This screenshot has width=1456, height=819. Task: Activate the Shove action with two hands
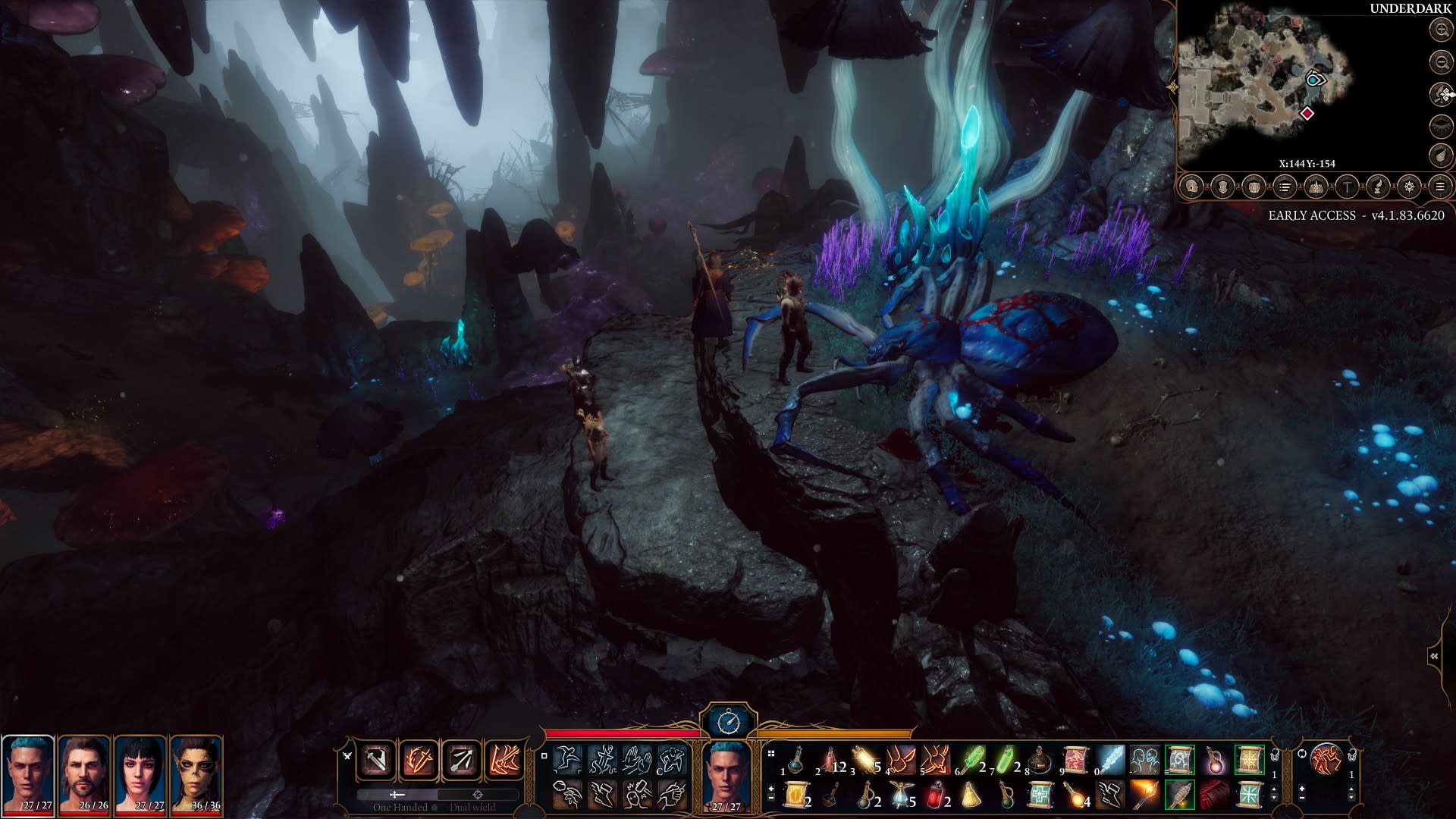637,759
